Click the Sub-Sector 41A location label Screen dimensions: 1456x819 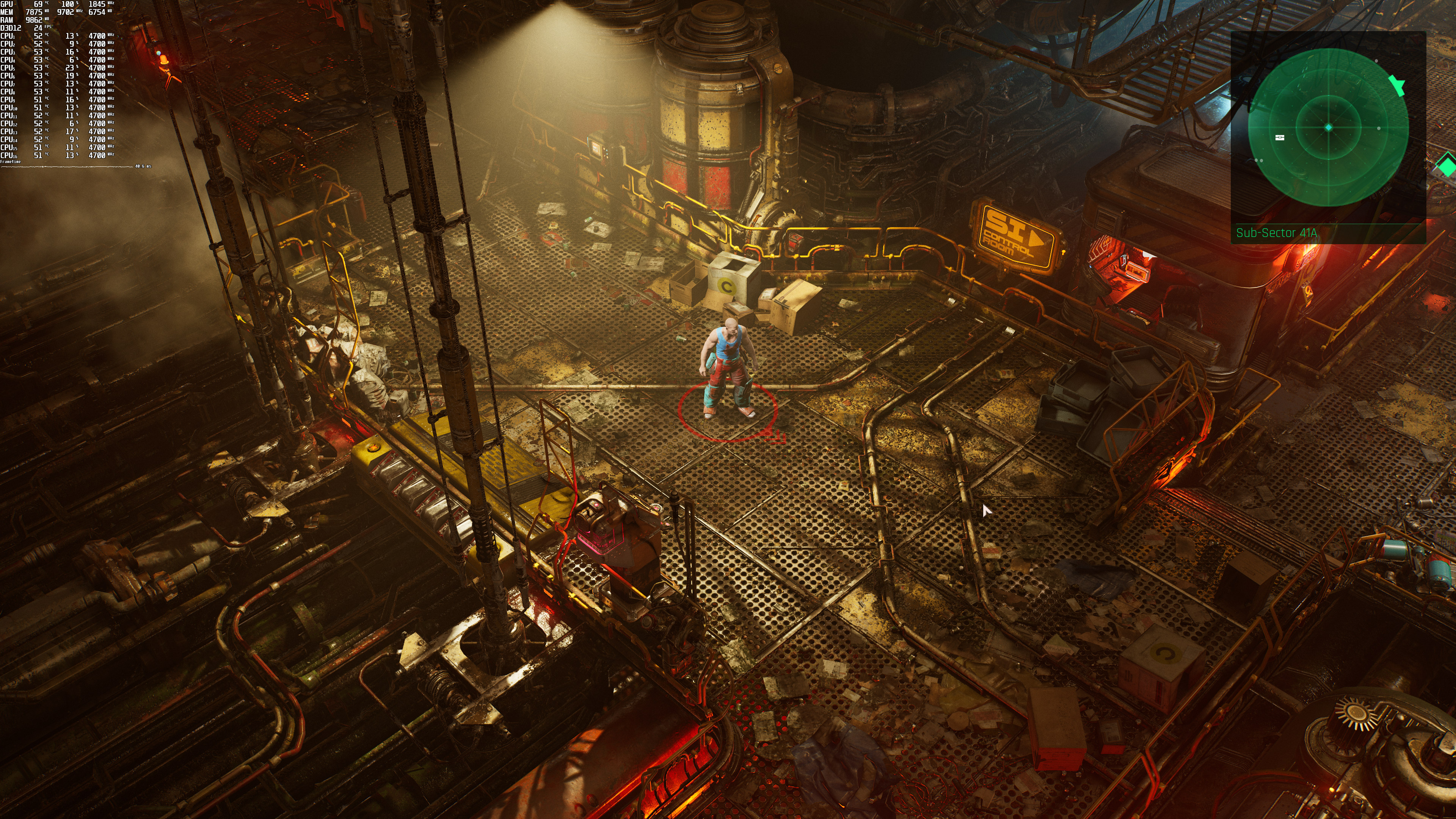pyautogui.click(x=1276, y=233)
